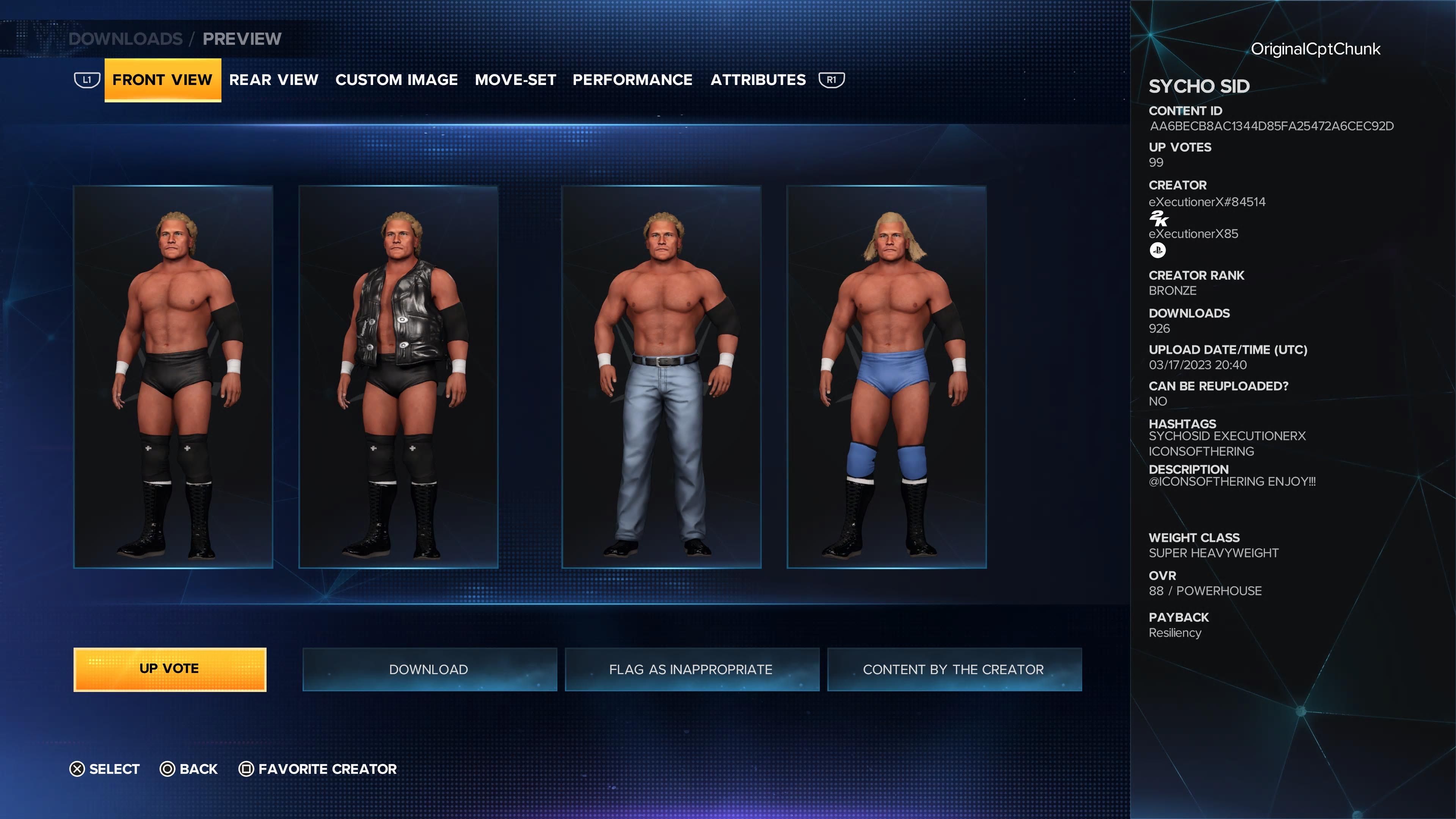
Task: Click the WWE logo in the header
Action: 34,38
